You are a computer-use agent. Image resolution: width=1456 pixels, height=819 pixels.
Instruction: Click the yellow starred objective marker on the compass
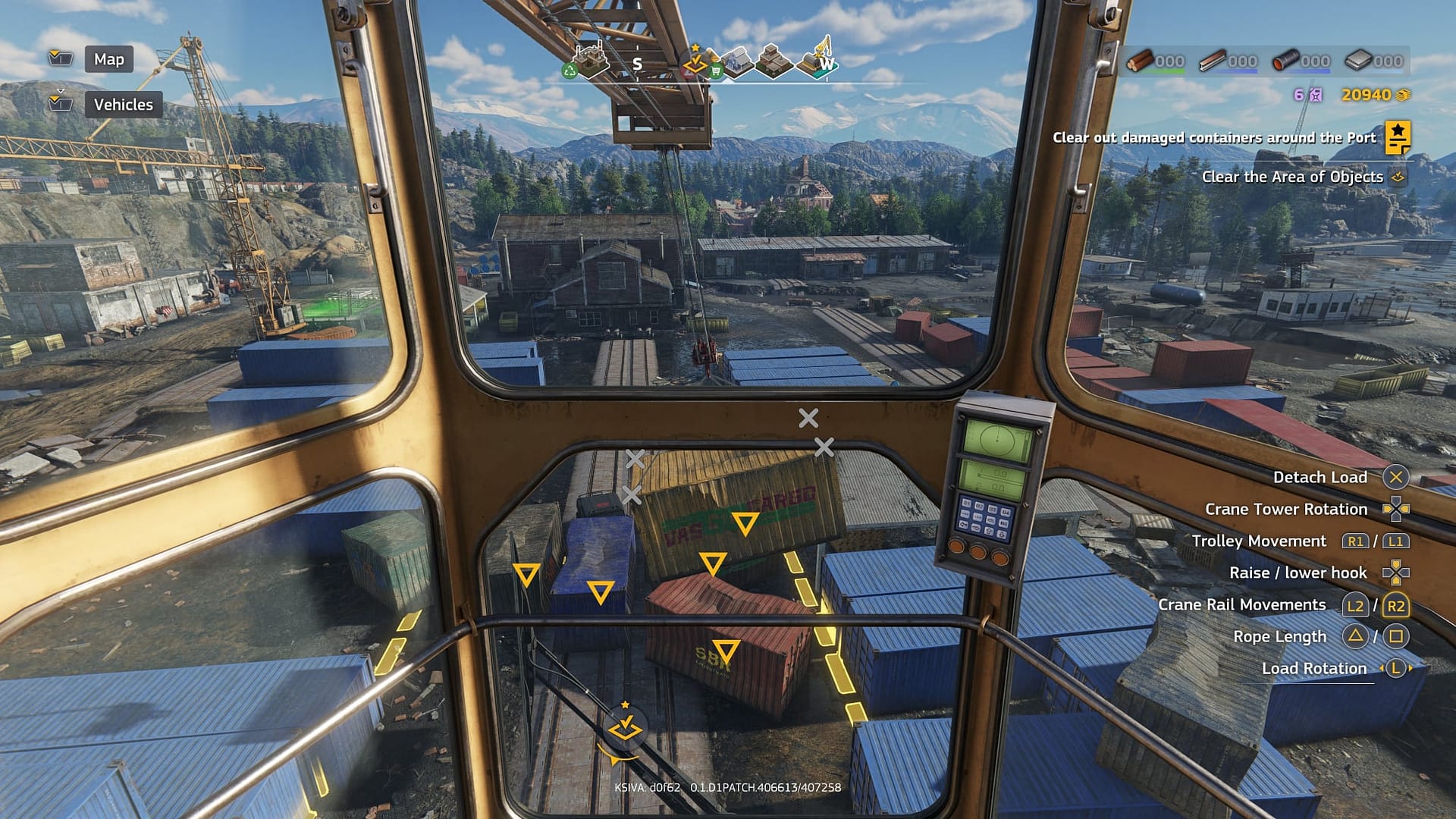point(695,62)
